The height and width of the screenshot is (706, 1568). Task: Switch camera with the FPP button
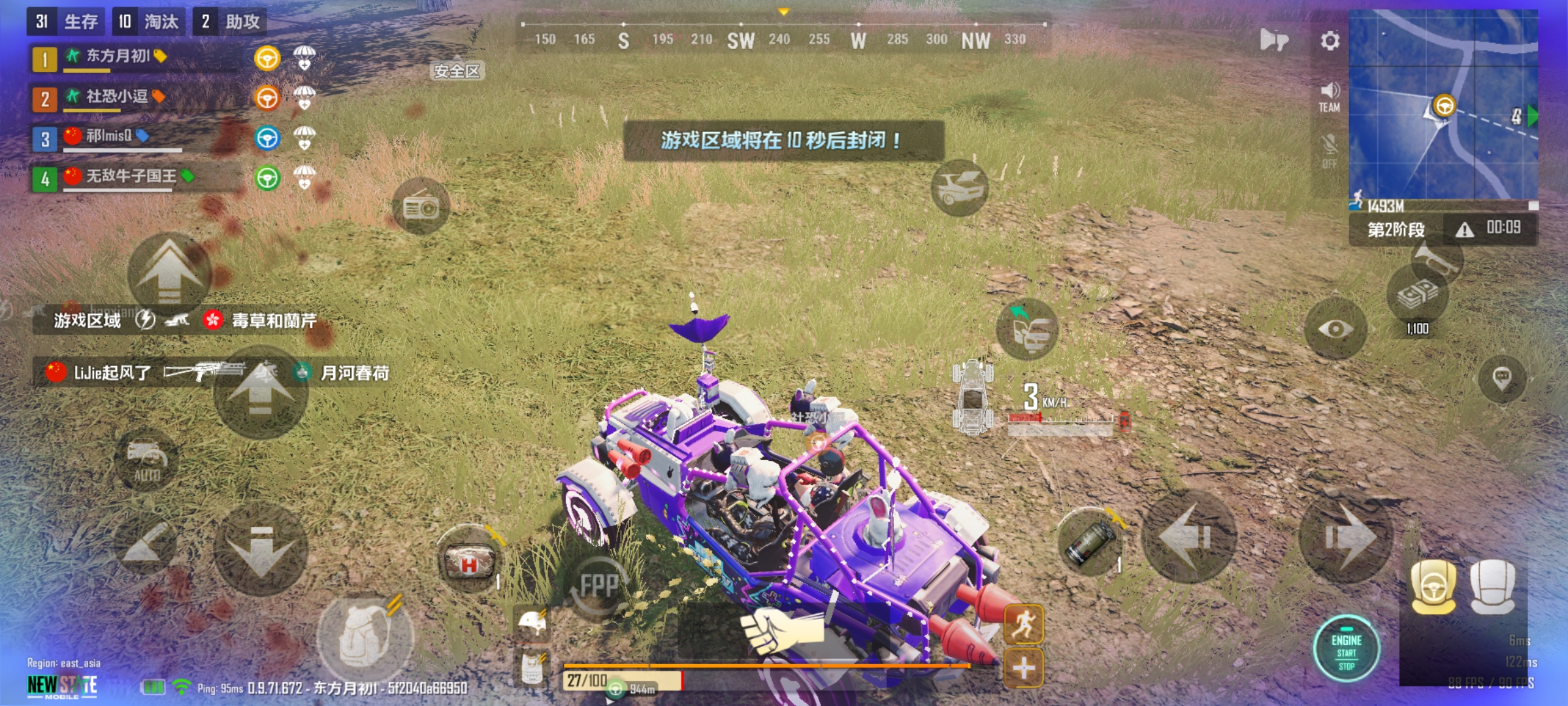[x=597, y=586]
